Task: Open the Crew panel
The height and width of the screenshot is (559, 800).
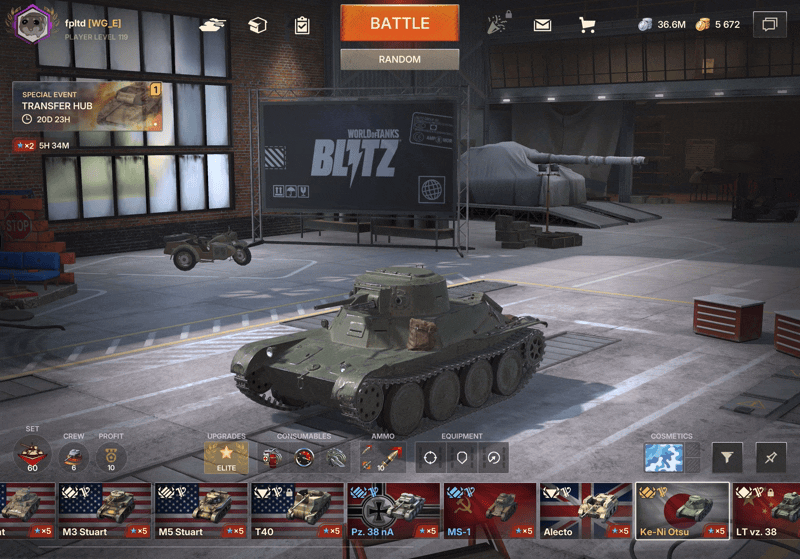Action: 70,458
